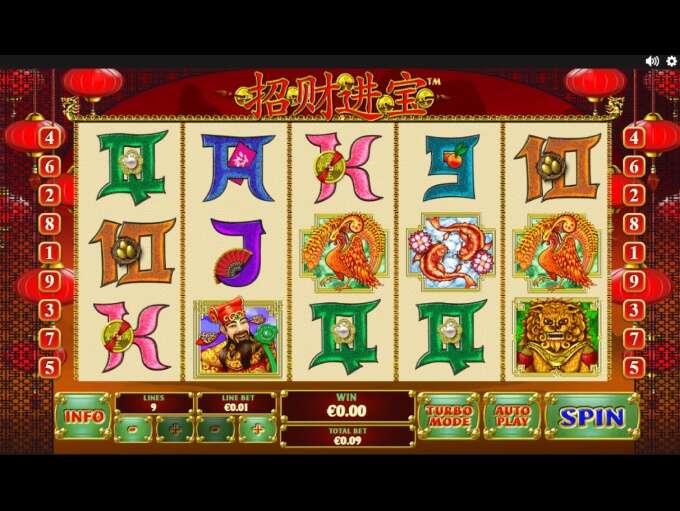680x511 pixels.
Task: Decrease the number of lines
Action: [x=134, y=430]
